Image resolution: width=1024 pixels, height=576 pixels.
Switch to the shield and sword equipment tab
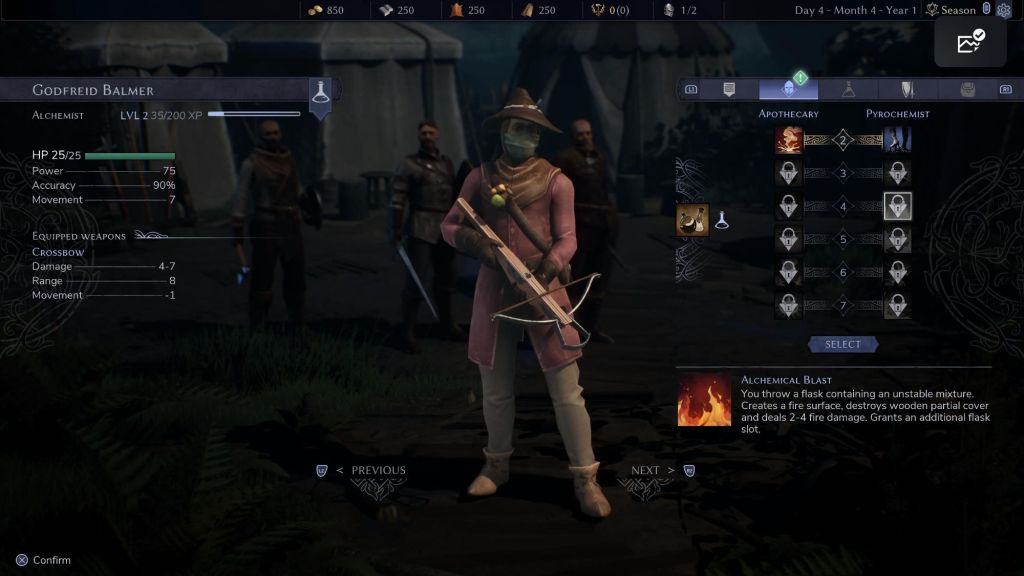click(907, 90)
